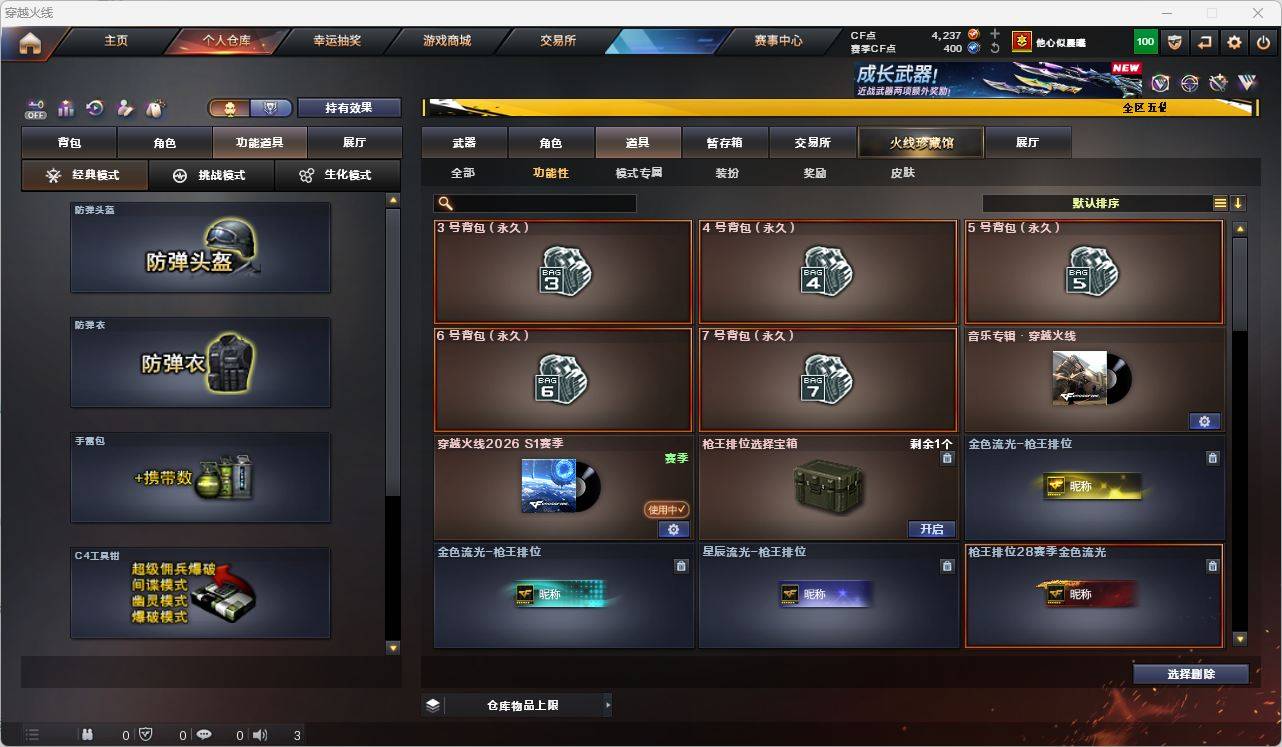The width and height of the screenshot is (1282, 747).
Task: Click the crosshair icon near the 成长武器 banner
Action: (1190, 83)
